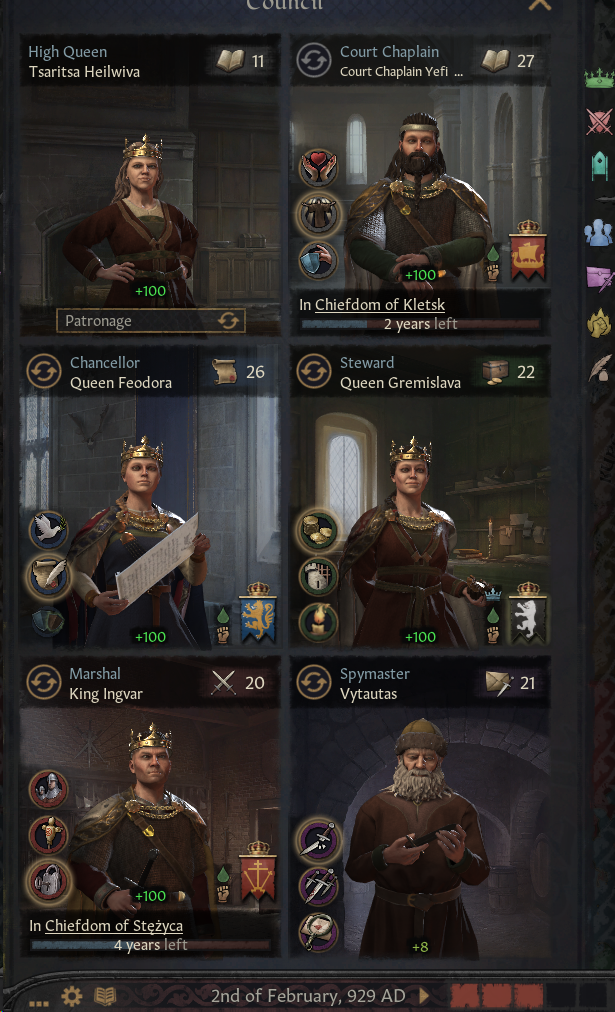The width and height of the screenshot is (615, 1012).
Task: Open the purple letter and dagger intrigue tab
Action: click(x=599, y=276)
